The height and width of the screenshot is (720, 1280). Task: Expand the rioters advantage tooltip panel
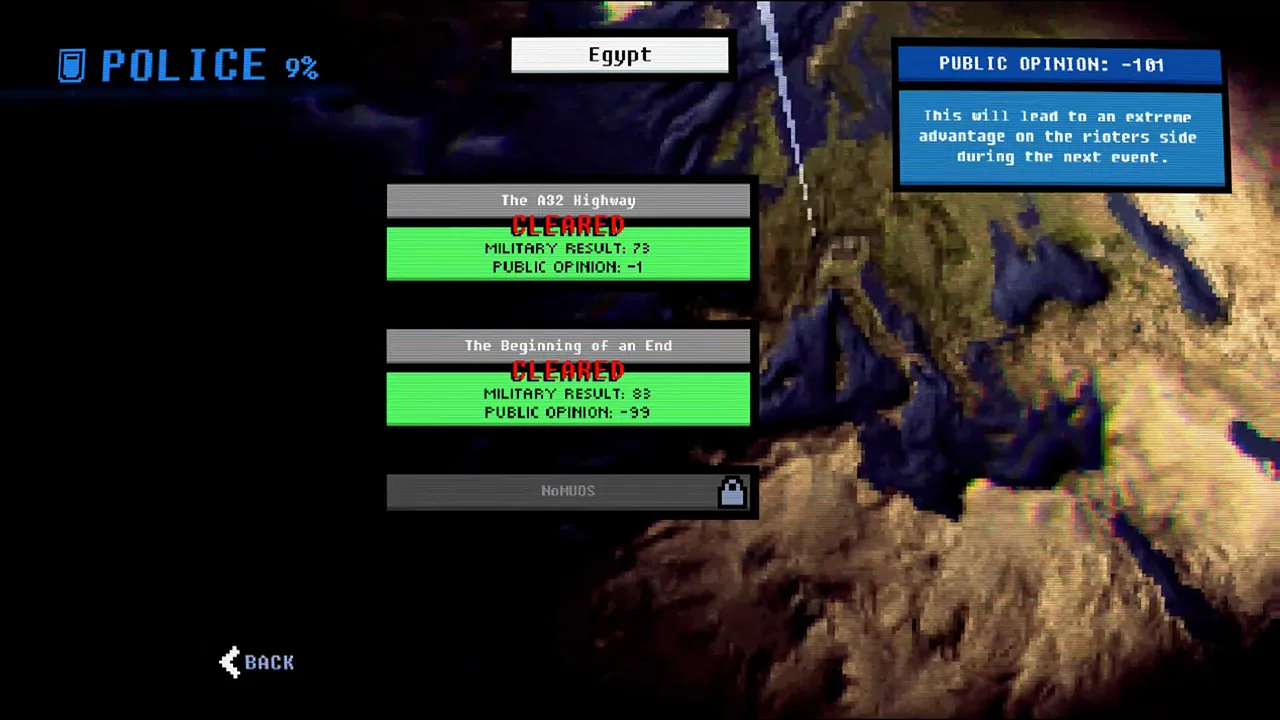click(x=1058, y=136)
